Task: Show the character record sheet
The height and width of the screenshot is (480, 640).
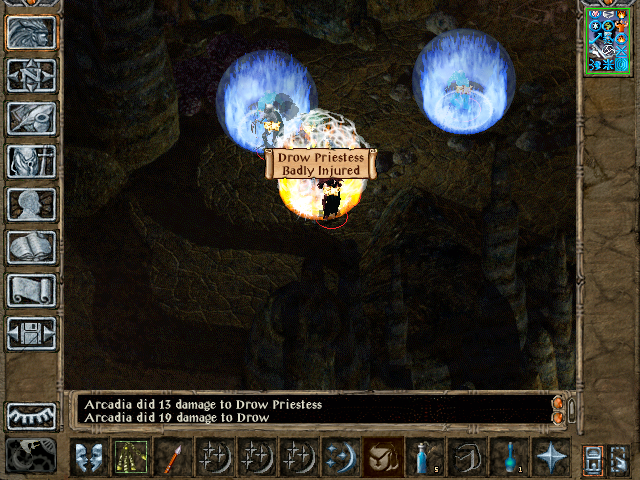Action: (31, 204)
